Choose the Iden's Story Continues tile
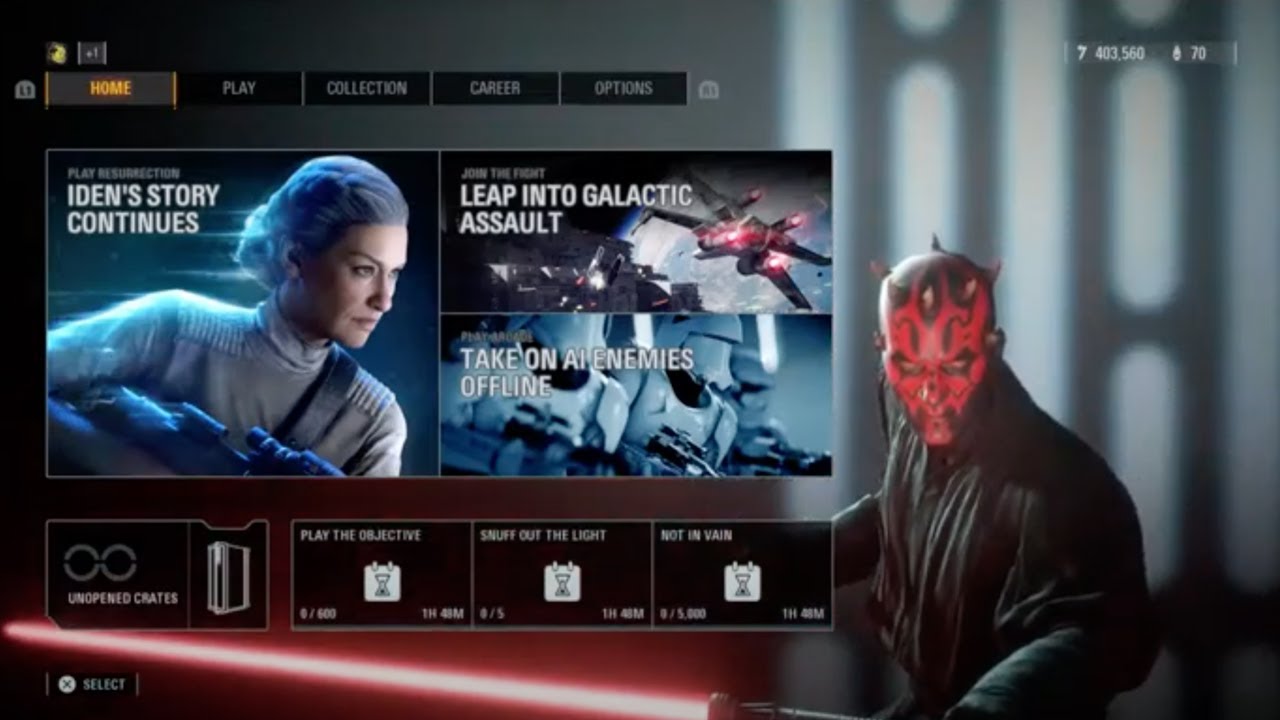 tap(242, 313)
